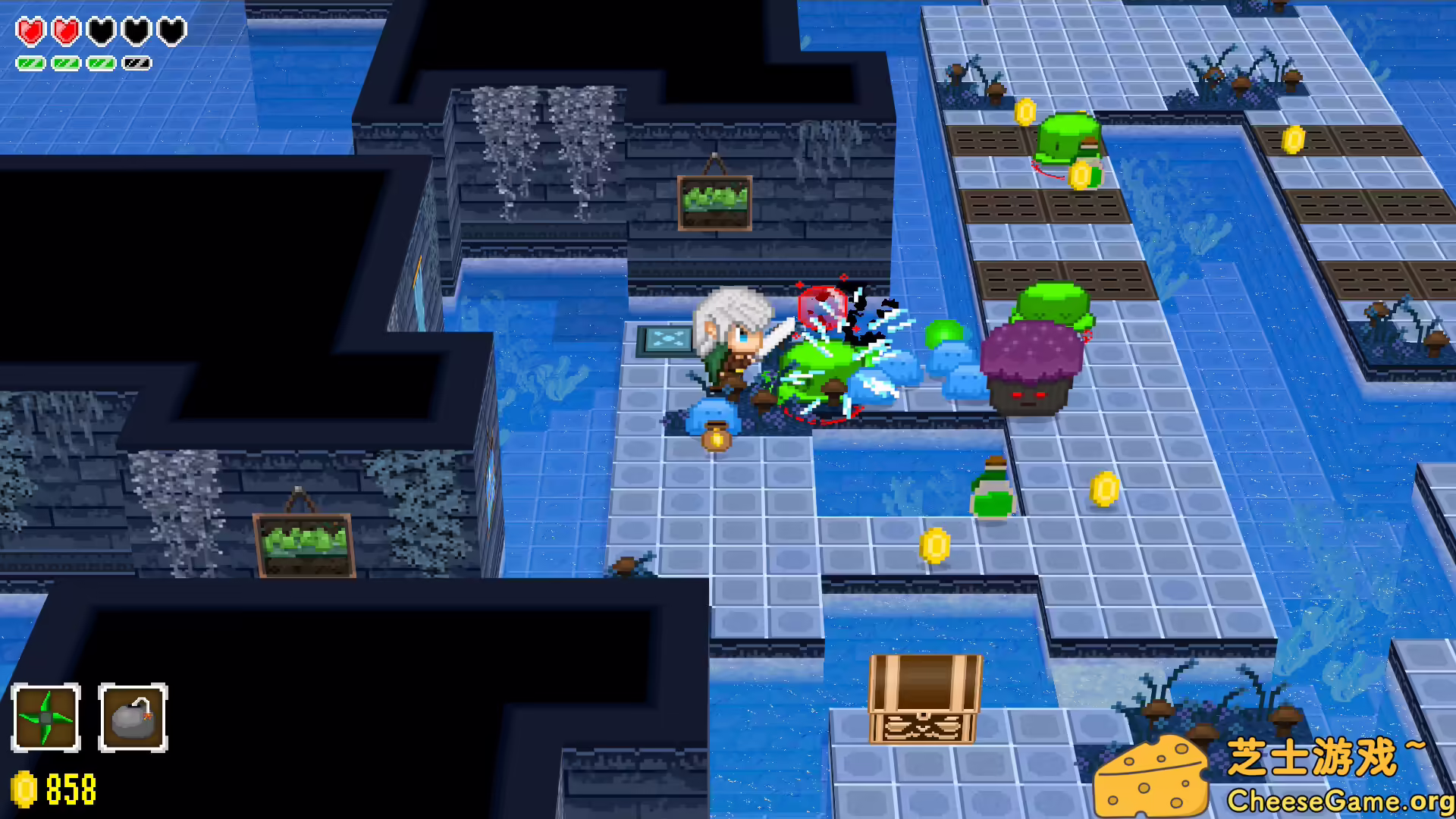Screen dimensions: 1456x819
Task: Click the cheese logo in the bottom-right watermark
Action: point(1153,776)
